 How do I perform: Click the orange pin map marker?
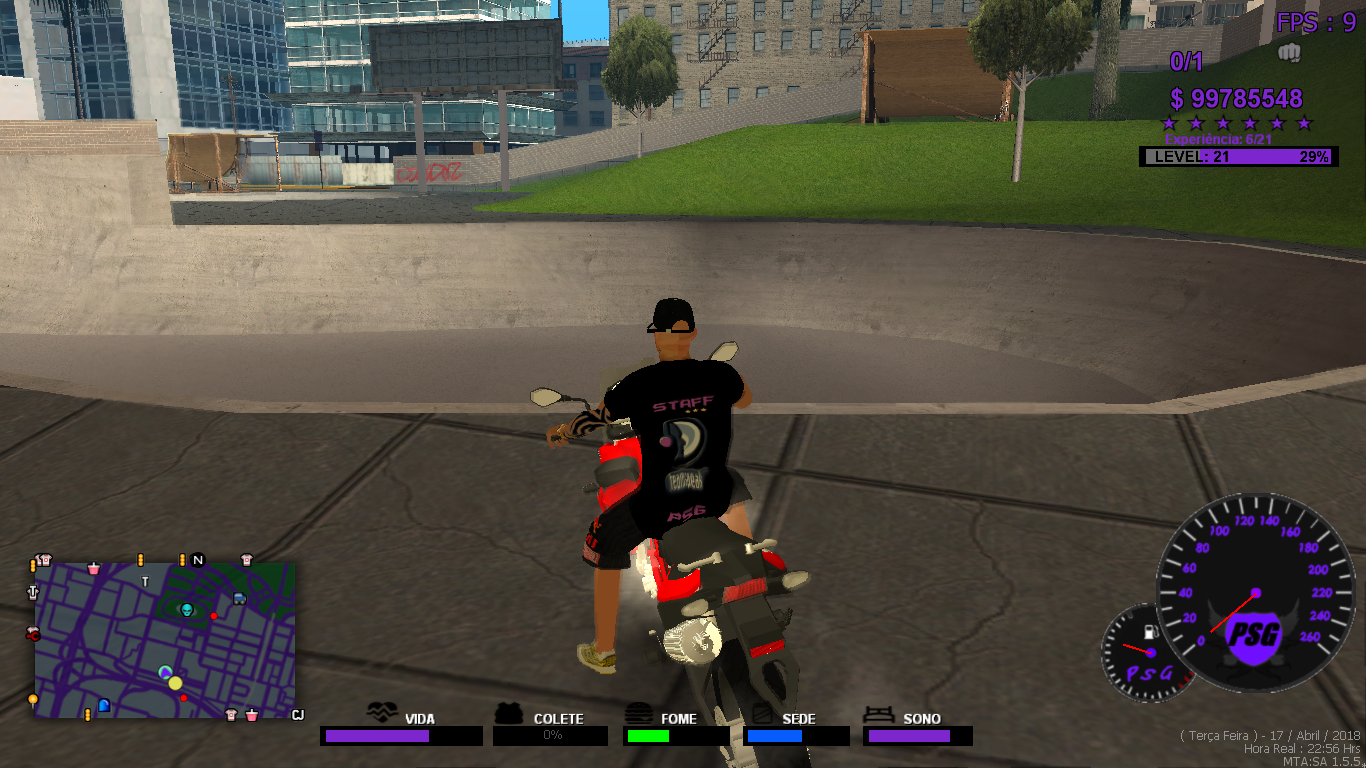(33, 699)
